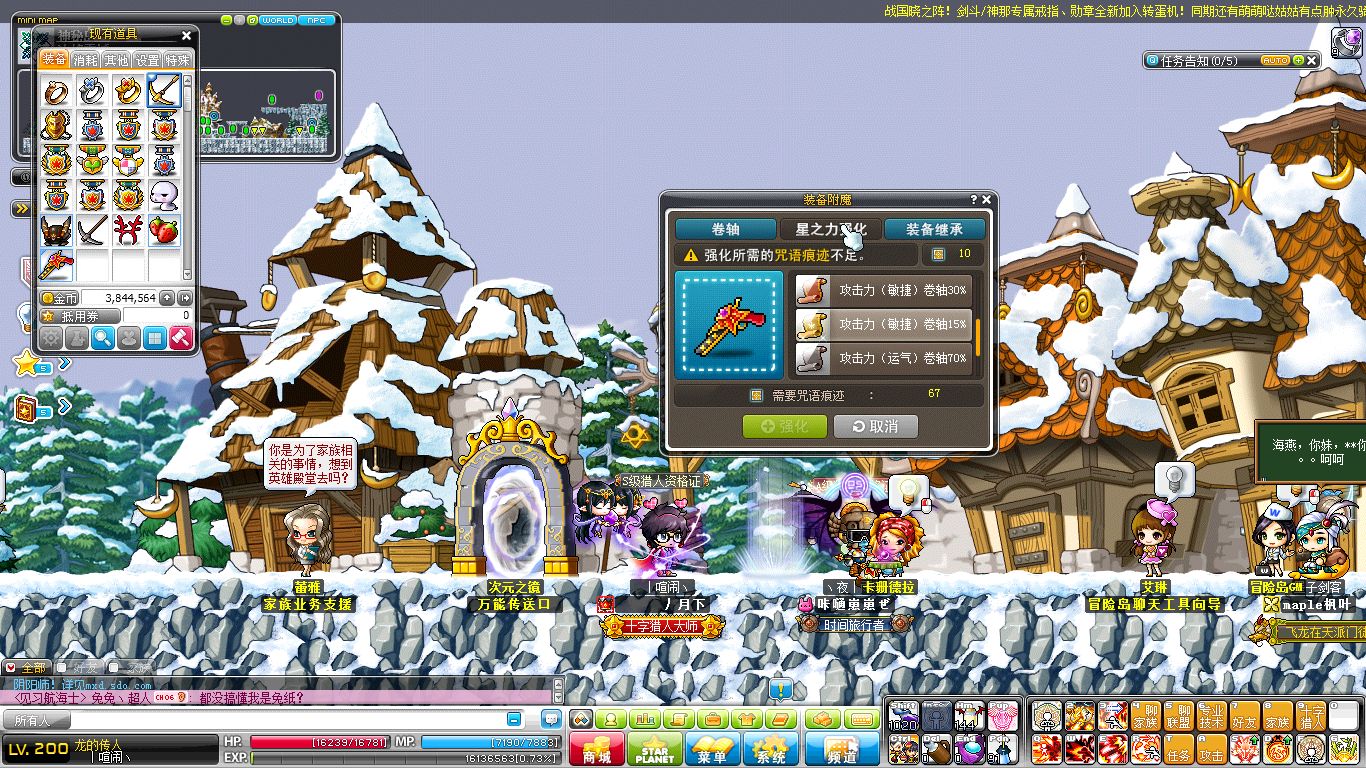Switch to the 卷轴 scroll tab

click(x=725, y=229)
